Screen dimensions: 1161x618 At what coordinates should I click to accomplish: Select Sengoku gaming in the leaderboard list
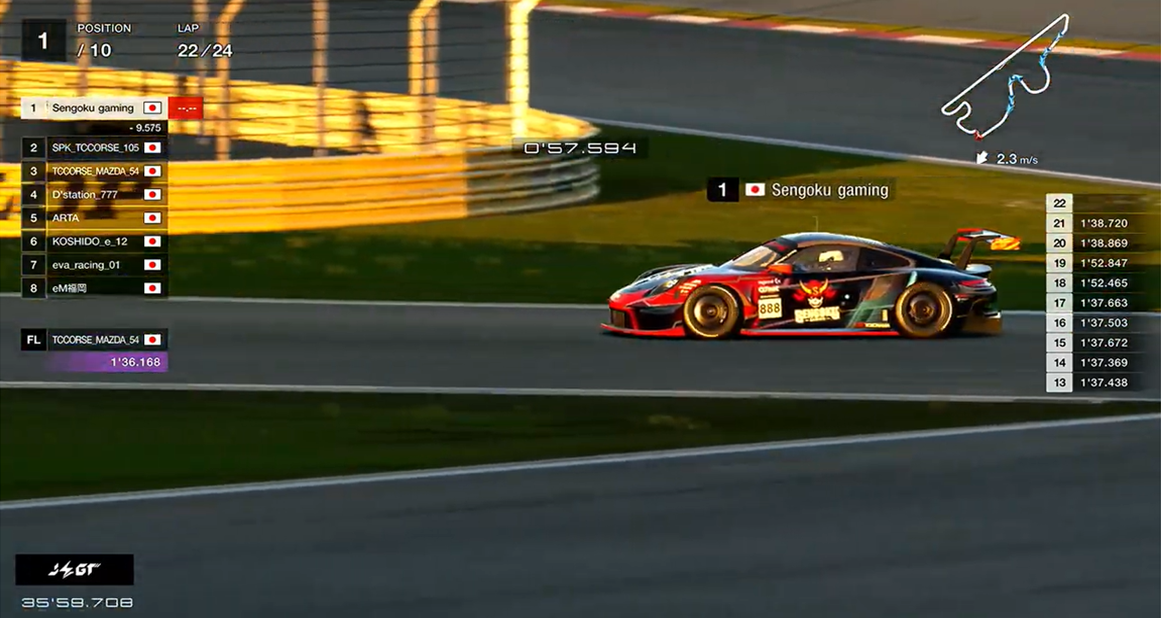pos(93,108)
